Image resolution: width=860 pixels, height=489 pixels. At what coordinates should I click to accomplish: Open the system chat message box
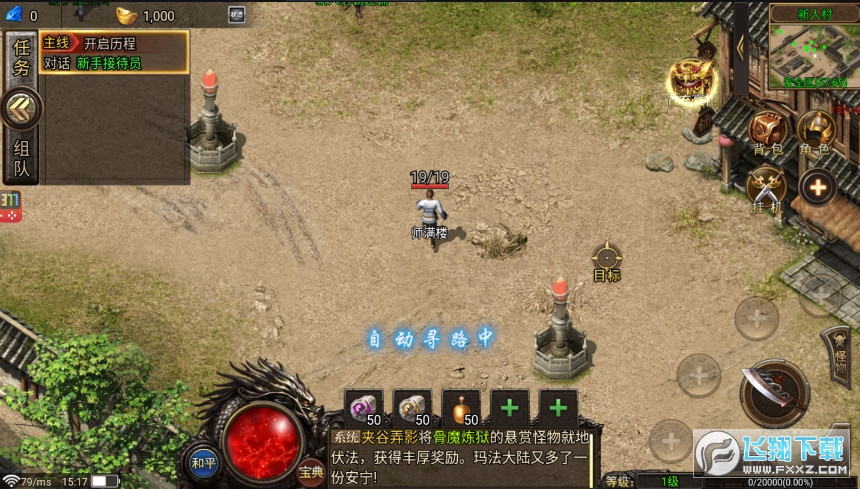462,457
